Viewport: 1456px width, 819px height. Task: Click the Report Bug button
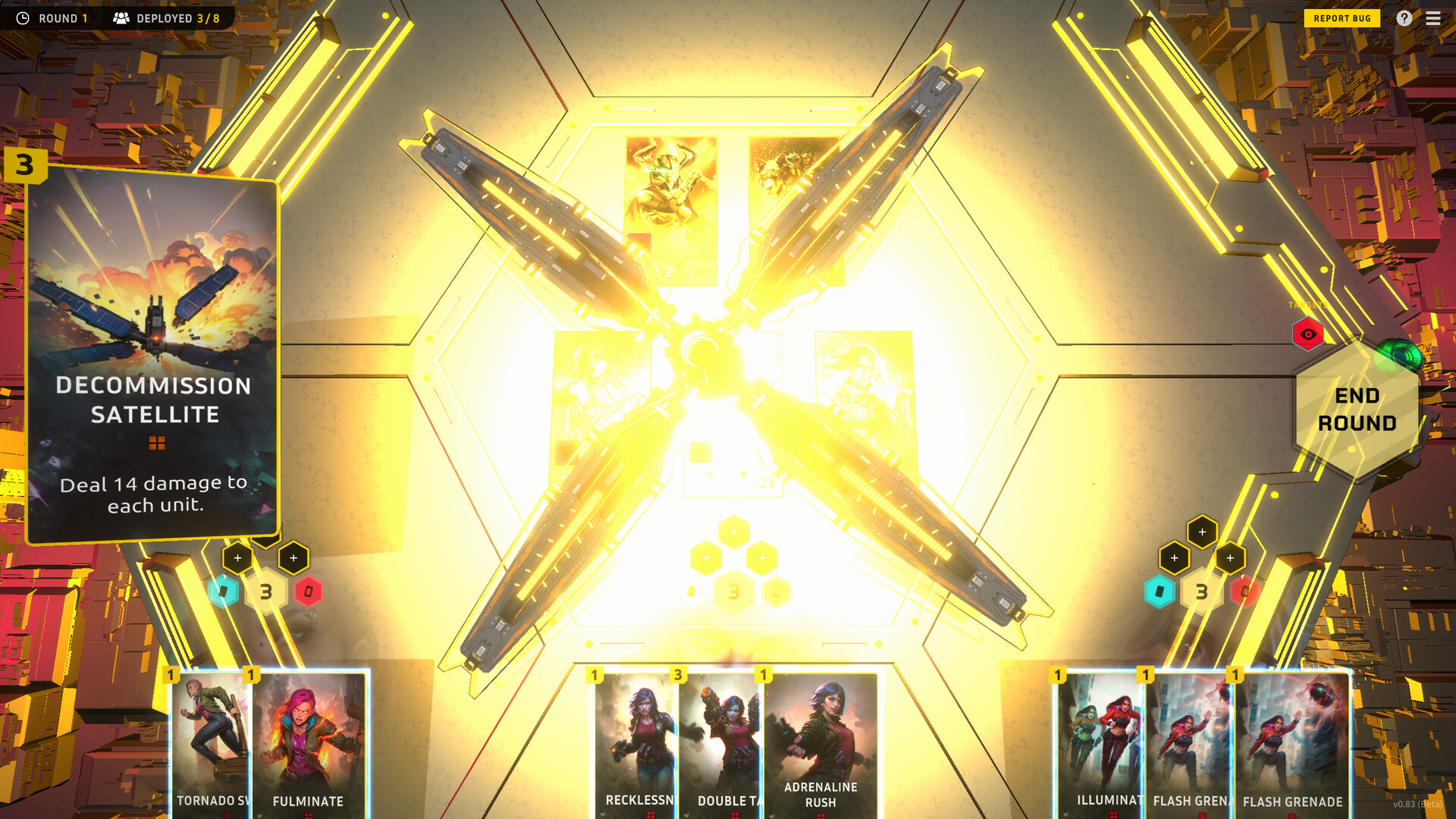click(x=1341, y=17)
